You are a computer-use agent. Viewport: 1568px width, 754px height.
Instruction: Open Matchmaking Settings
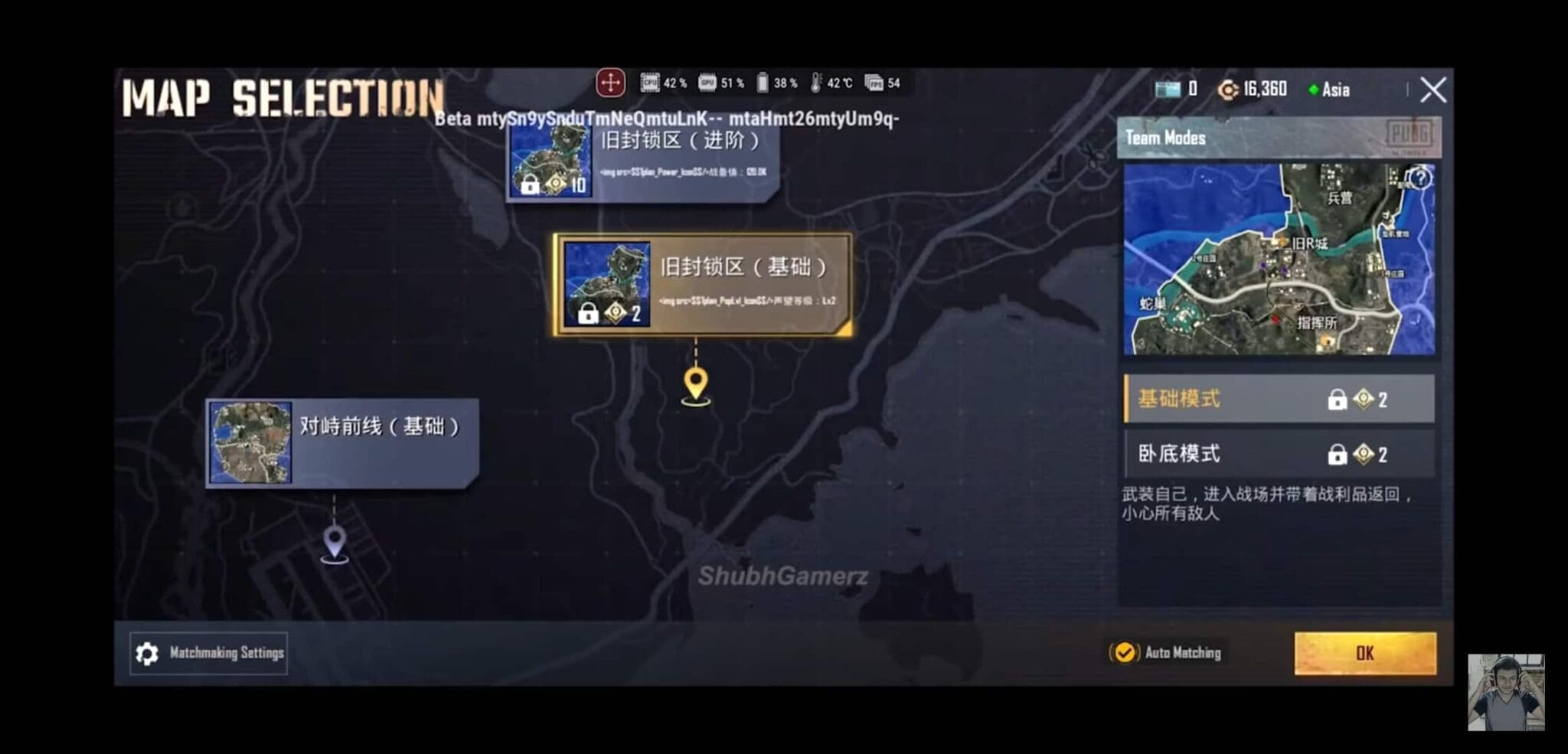point(208,653)
